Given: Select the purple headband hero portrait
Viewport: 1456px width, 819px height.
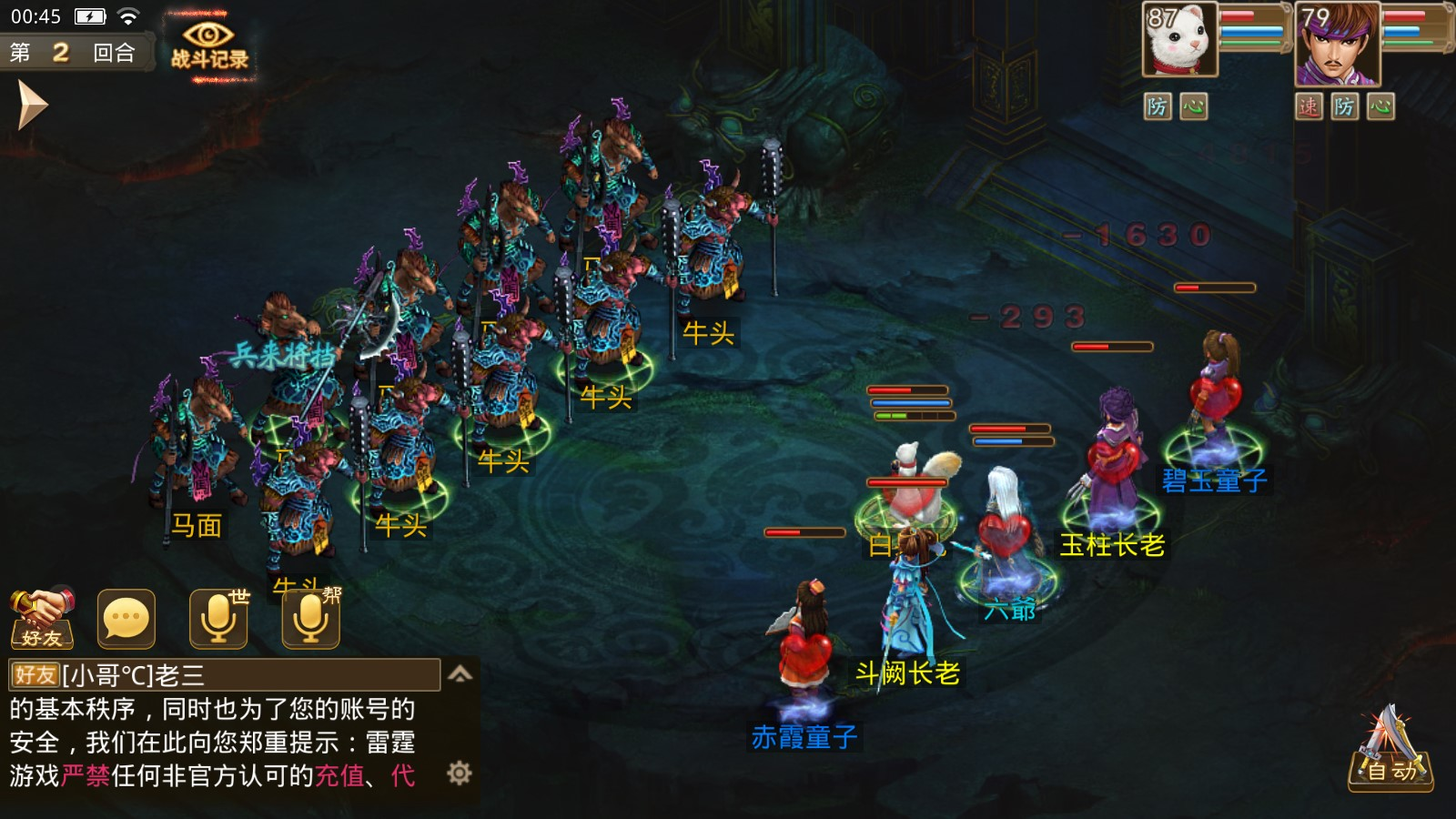Looking at the screenshot, I should [1336, 44].
